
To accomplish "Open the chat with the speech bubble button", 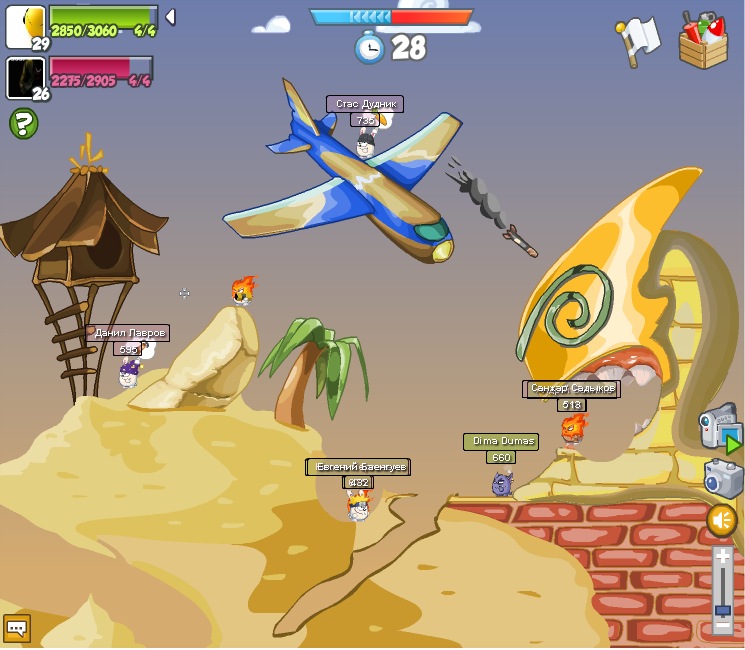I will [x=17, y=627].
